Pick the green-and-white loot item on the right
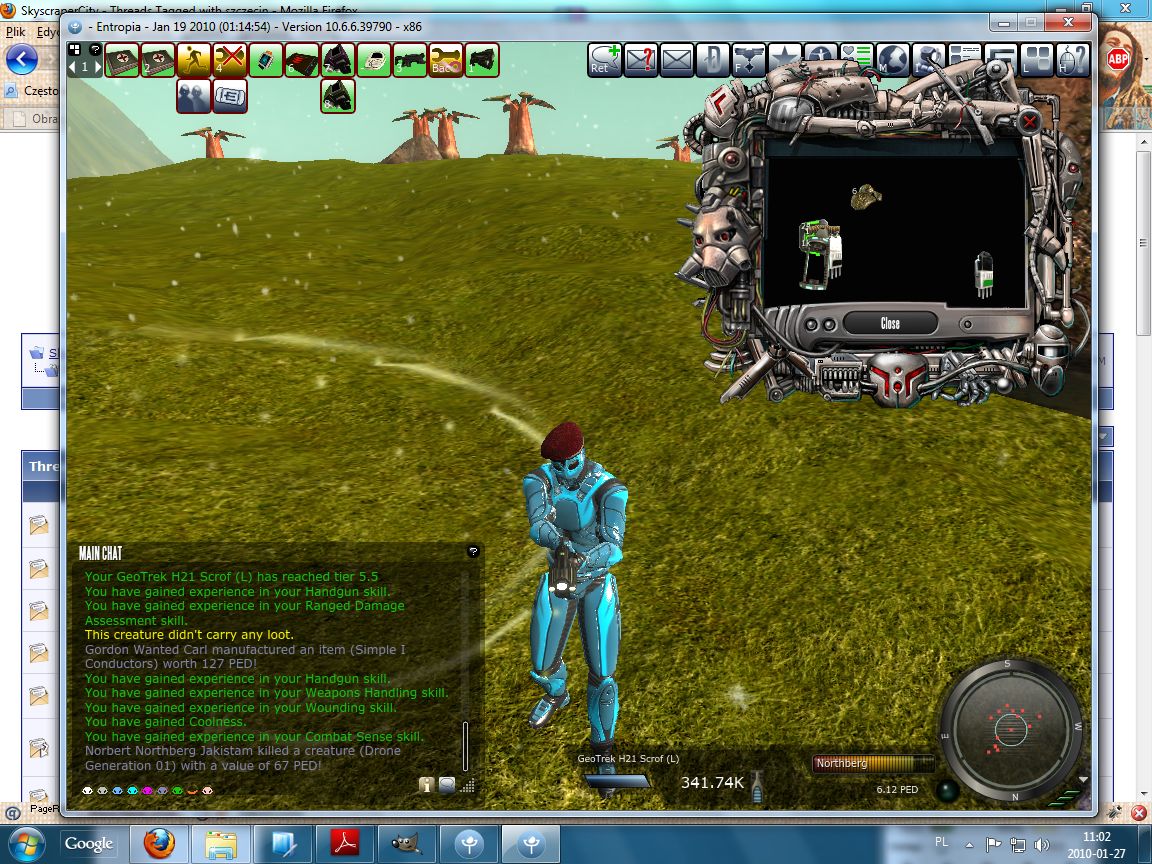This screenshot has height=864, width=1152. [984, 274]
